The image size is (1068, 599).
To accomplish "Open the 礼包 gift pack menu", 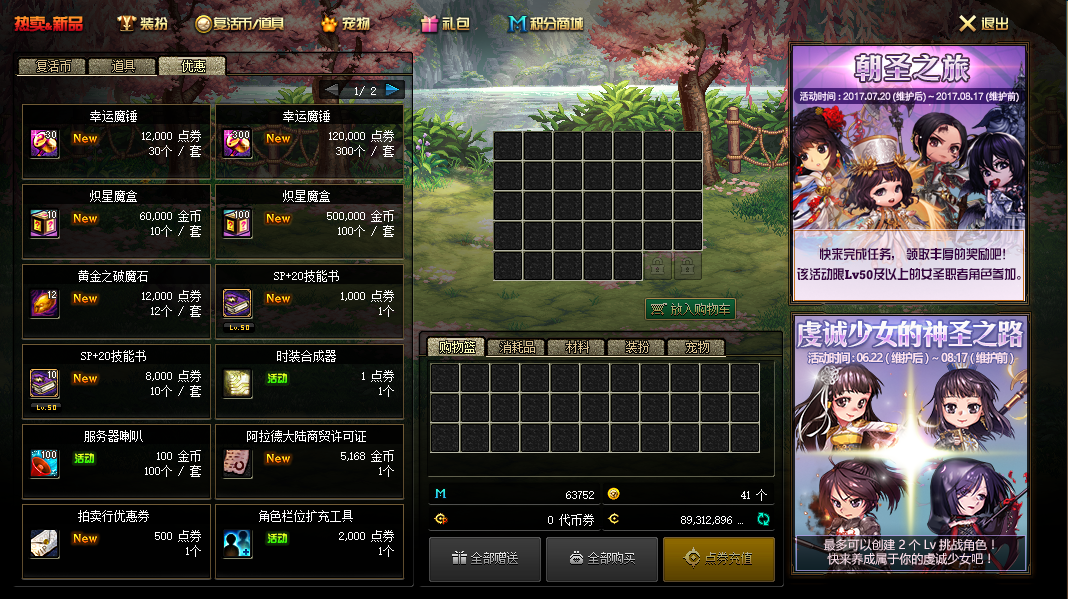I will [x=445, y=23].
